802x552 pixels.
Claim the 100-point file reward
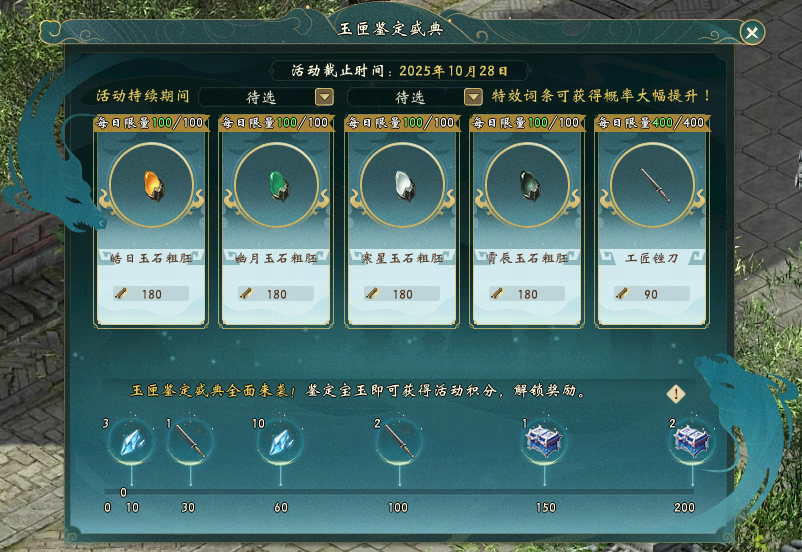398,441
